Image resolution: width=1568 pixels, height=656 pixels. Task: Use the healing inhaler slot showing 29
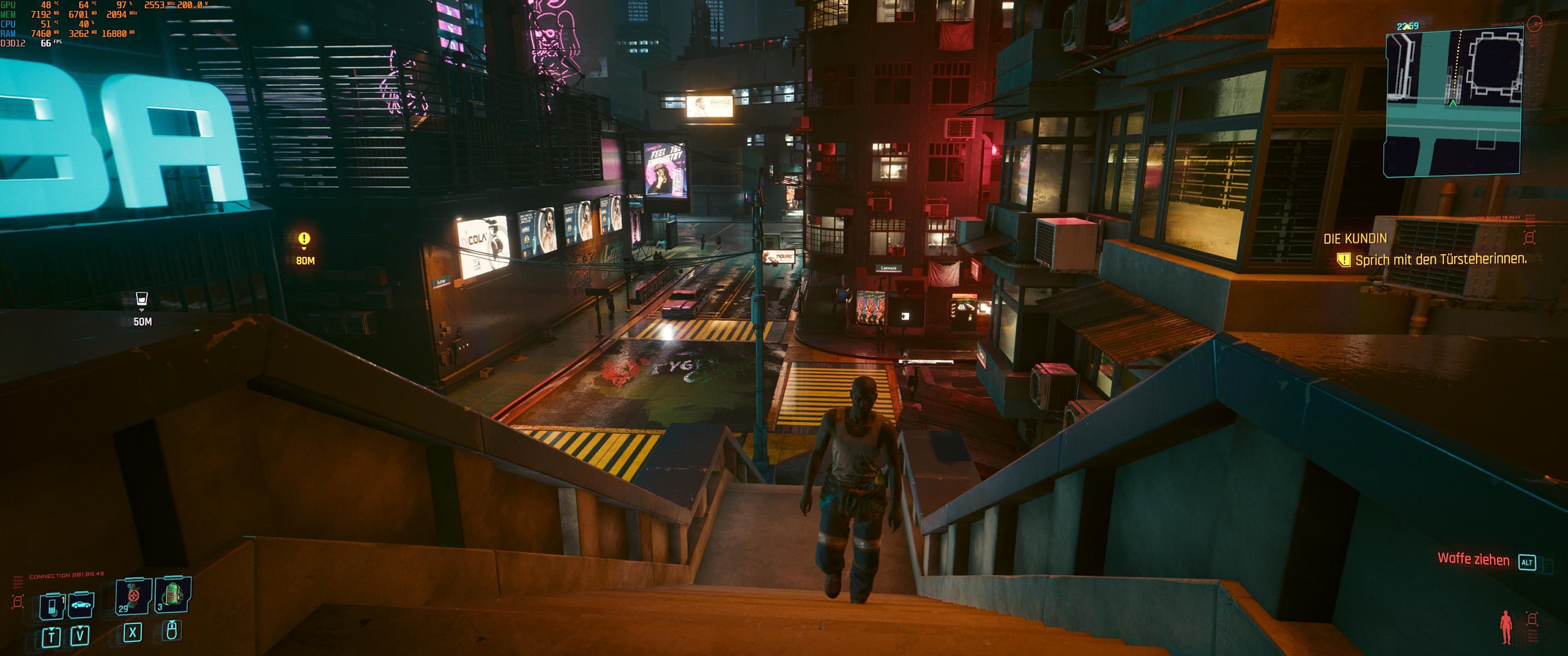[133, 596]
